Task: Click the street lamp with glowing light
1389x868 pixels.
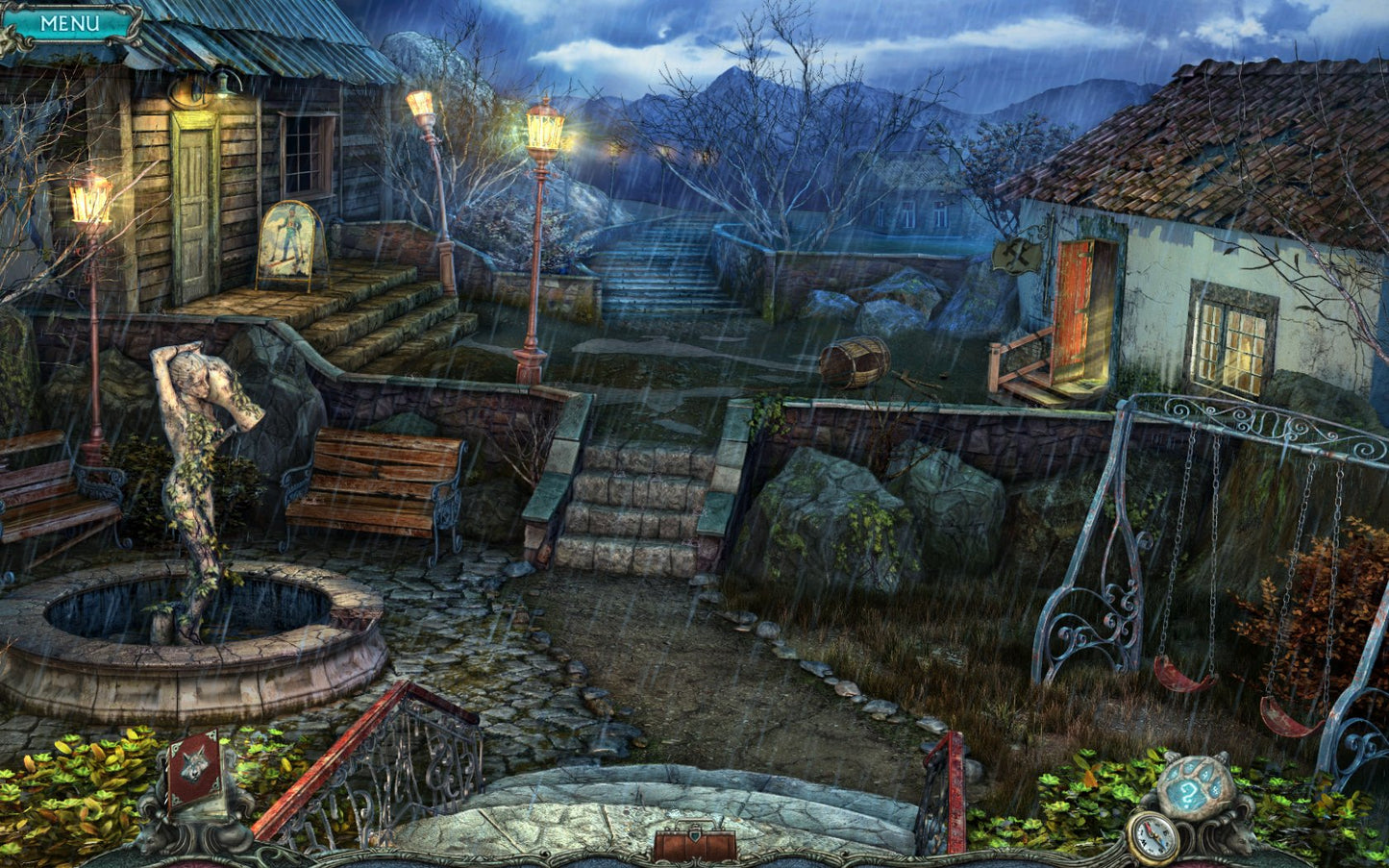Action: (x=545, y=130)
